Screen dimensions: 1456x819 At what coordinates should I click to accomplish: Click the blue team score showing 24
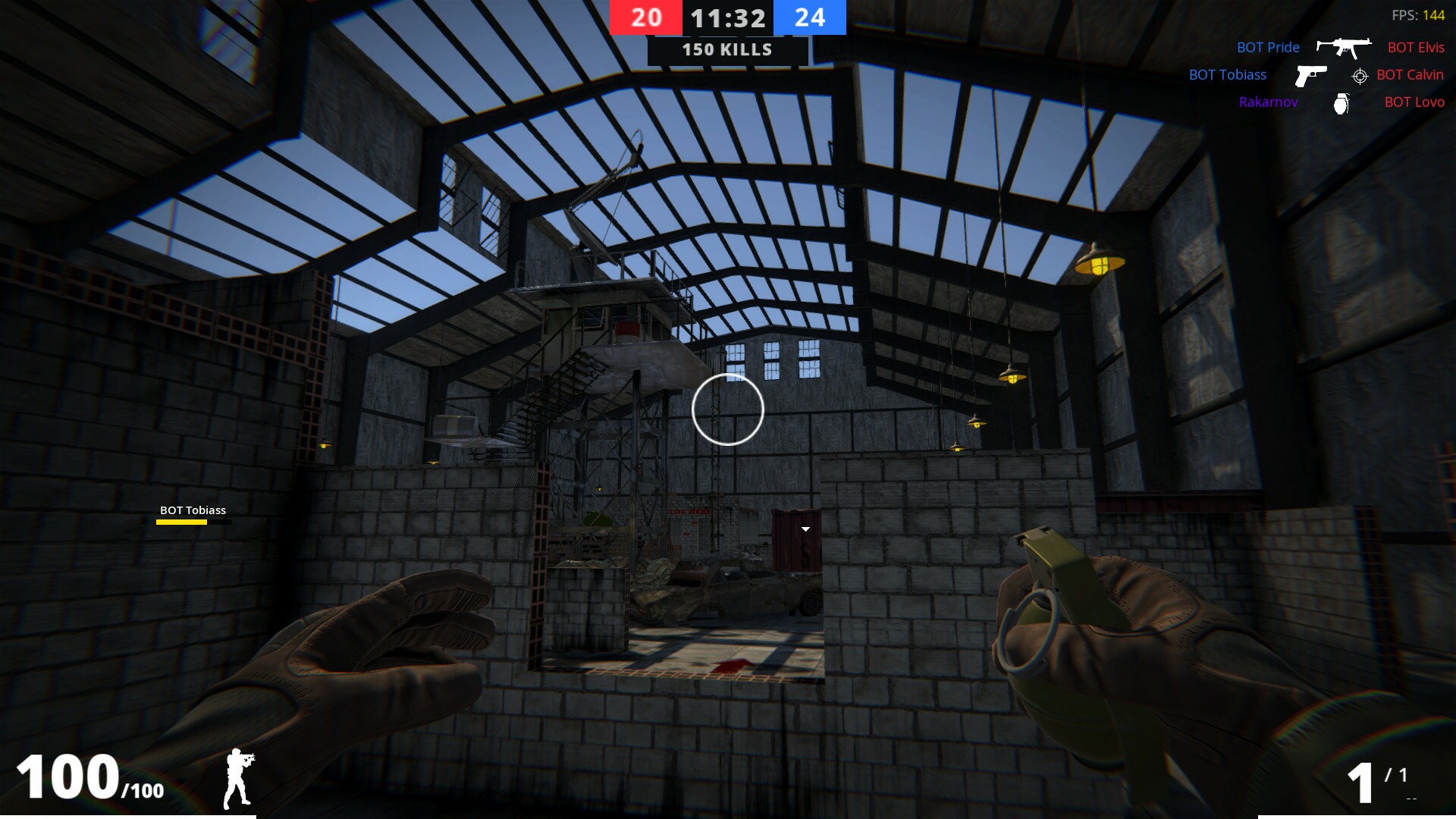pos(811,18)
